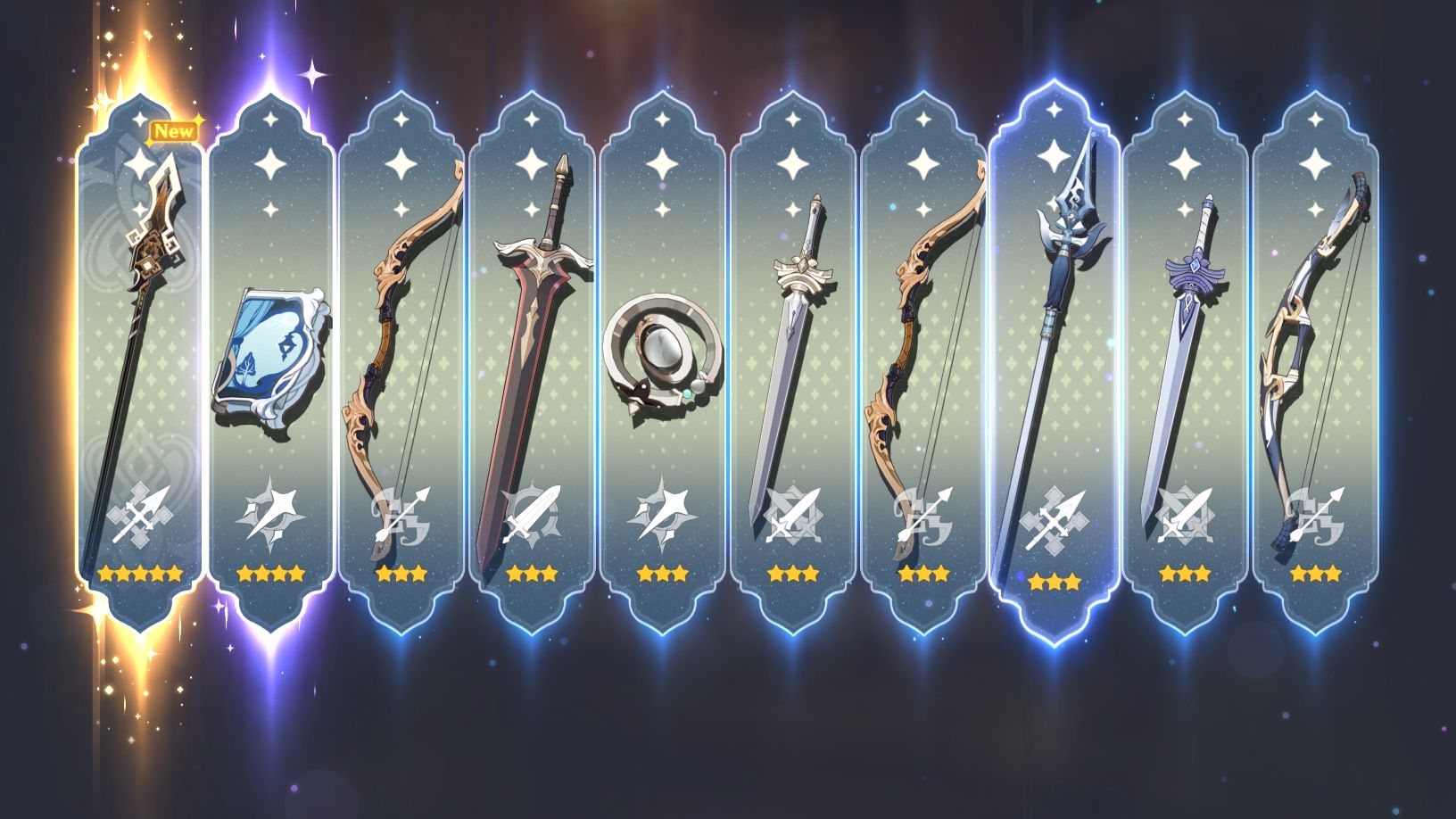Click the bow weapon icon on the seventh card
Viewport: 1456px width, 819px height.
922,517
